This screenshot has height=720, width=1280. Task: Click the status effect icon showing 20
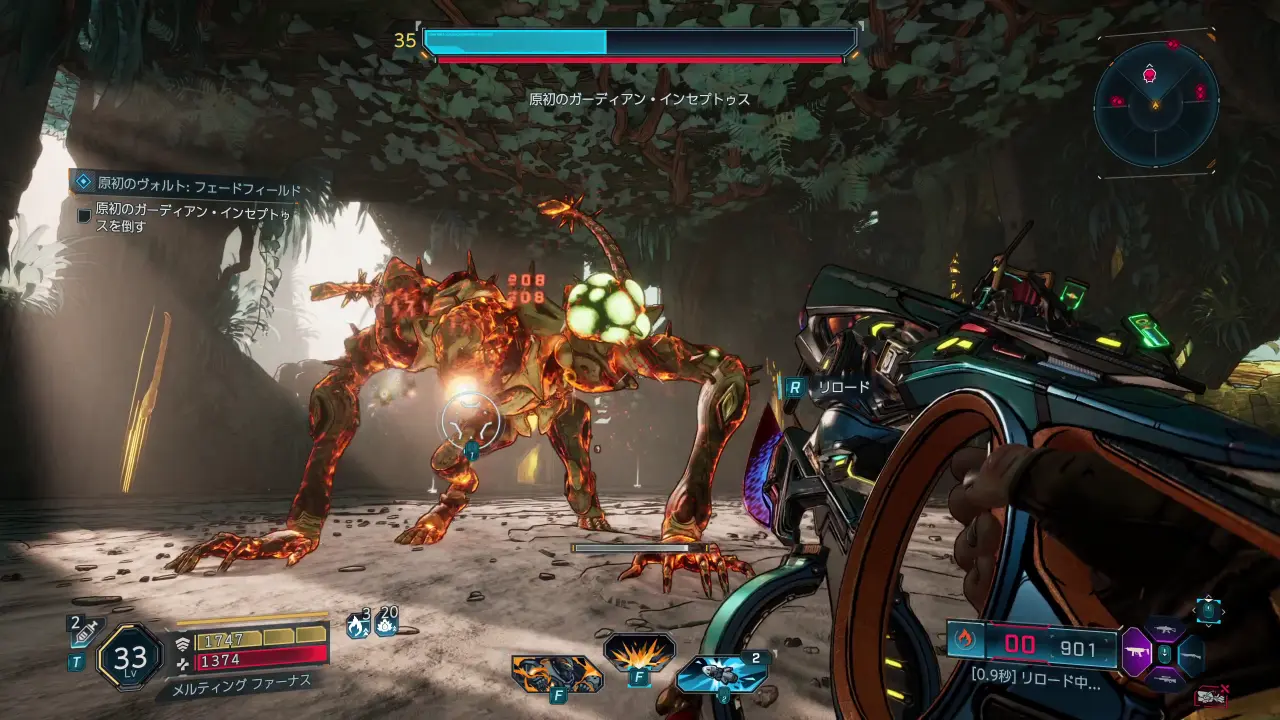[386, 625]
